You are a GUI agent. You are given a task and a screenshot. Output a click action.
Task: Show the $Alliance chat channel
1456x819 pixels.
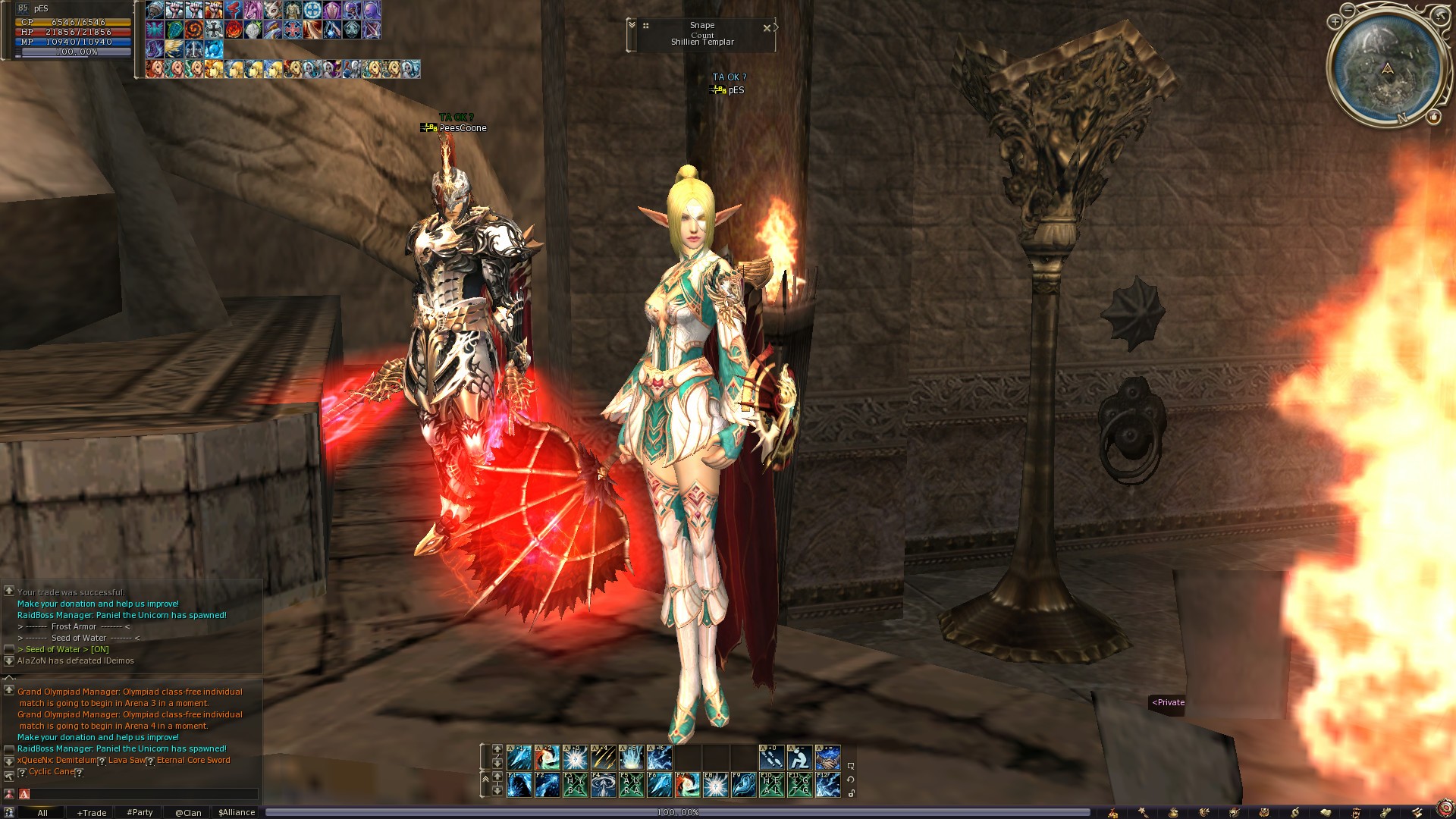coord(237,812)
